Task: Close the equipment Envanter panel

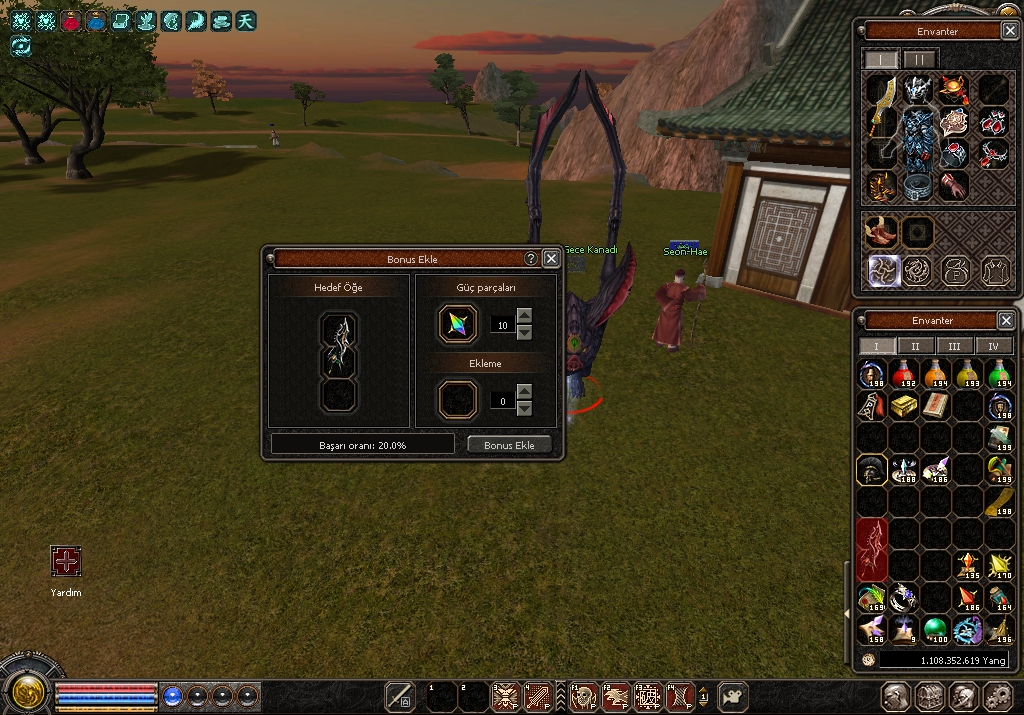Action: click(1006, 31)
